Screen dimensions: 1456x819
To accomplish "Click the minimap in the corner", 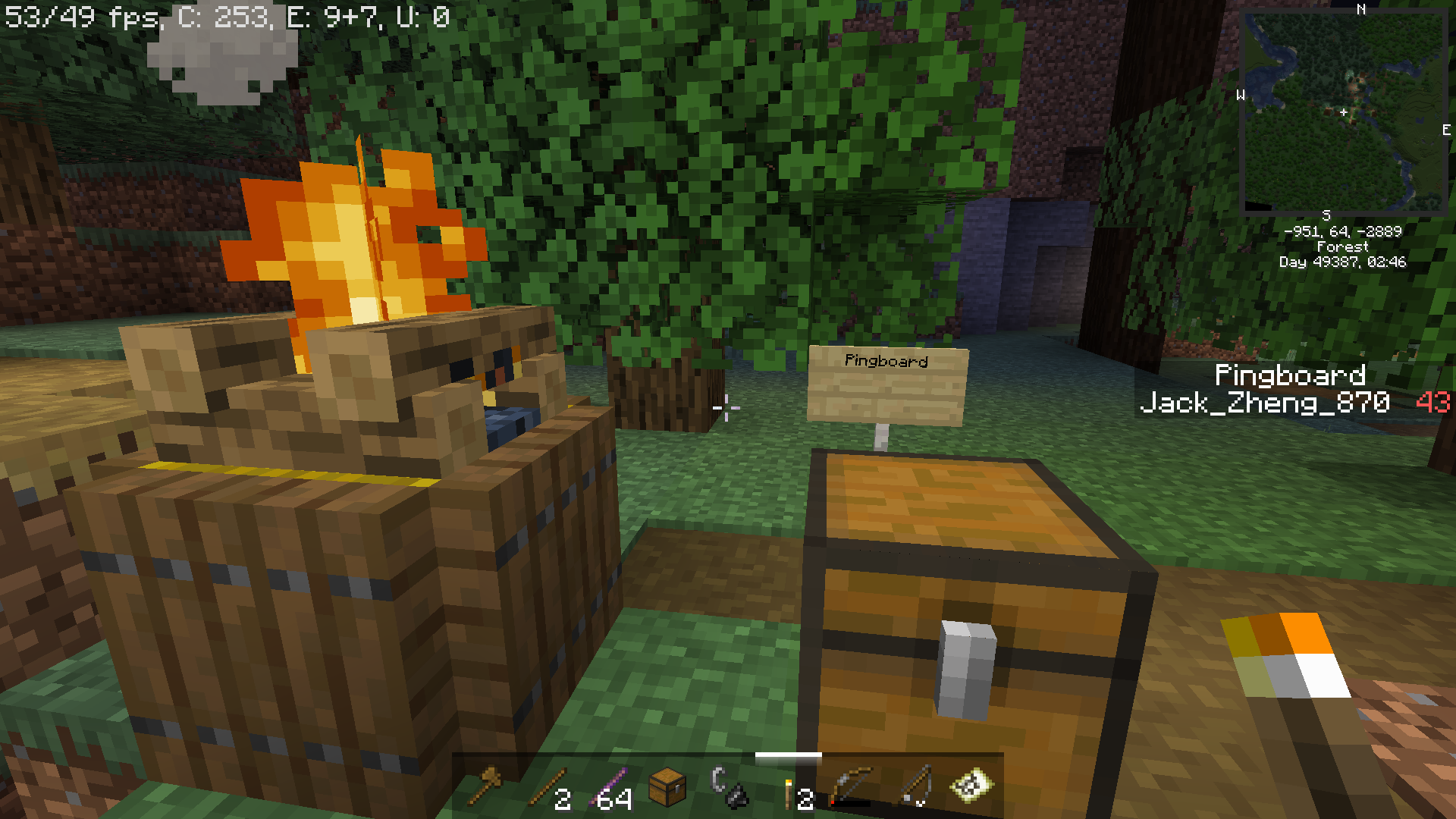I will click(1343, 111).
